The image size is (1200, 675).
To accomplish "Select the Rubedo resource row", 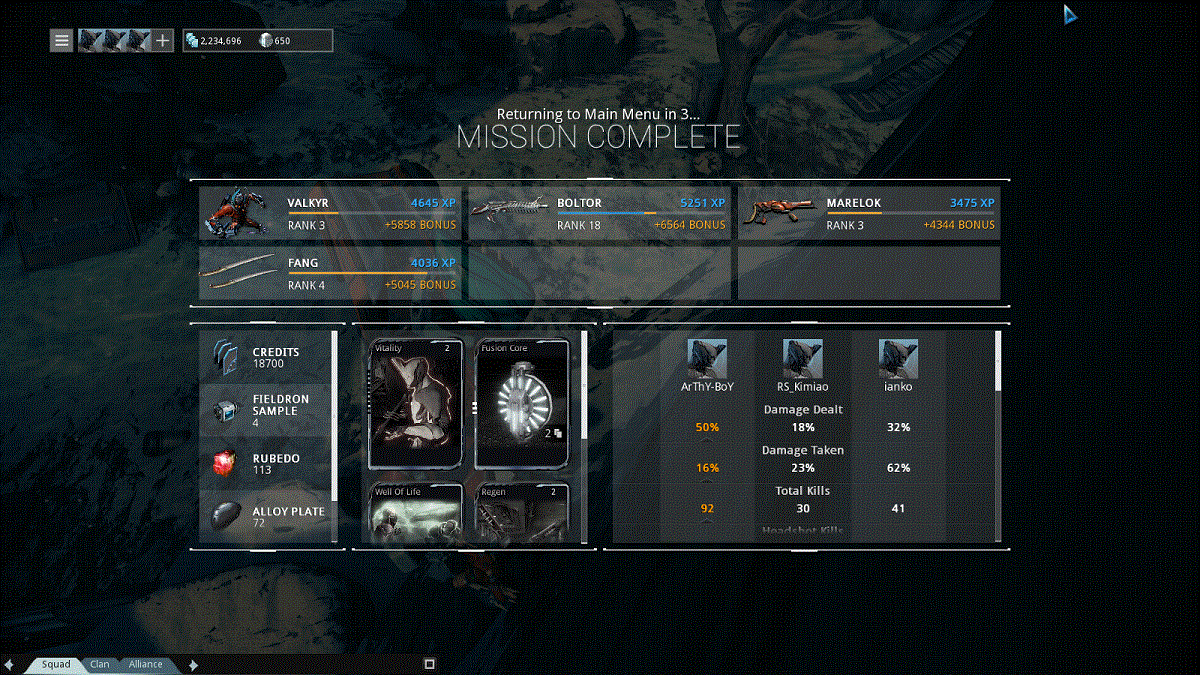I will (x=266, y=464).
